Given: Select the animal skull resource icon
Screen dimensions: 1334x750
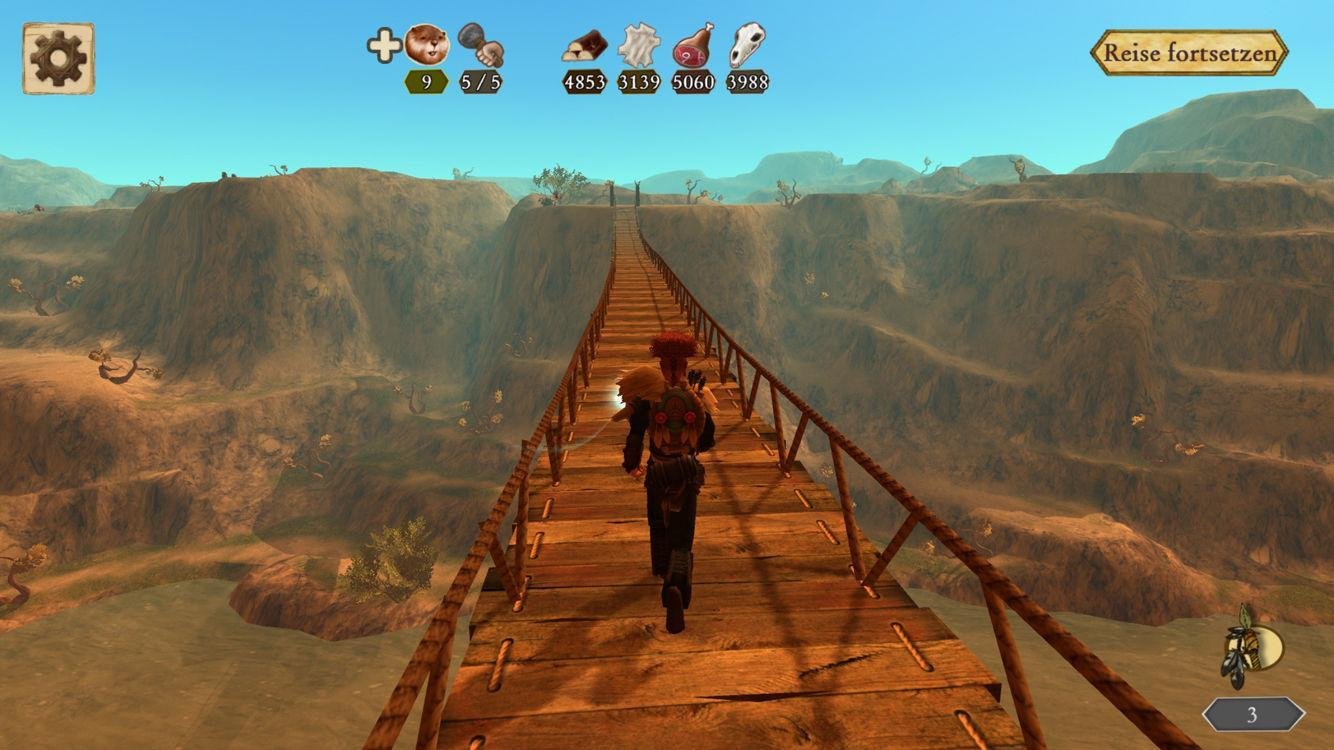Looking at the screenshot, I should pos(747,45).
